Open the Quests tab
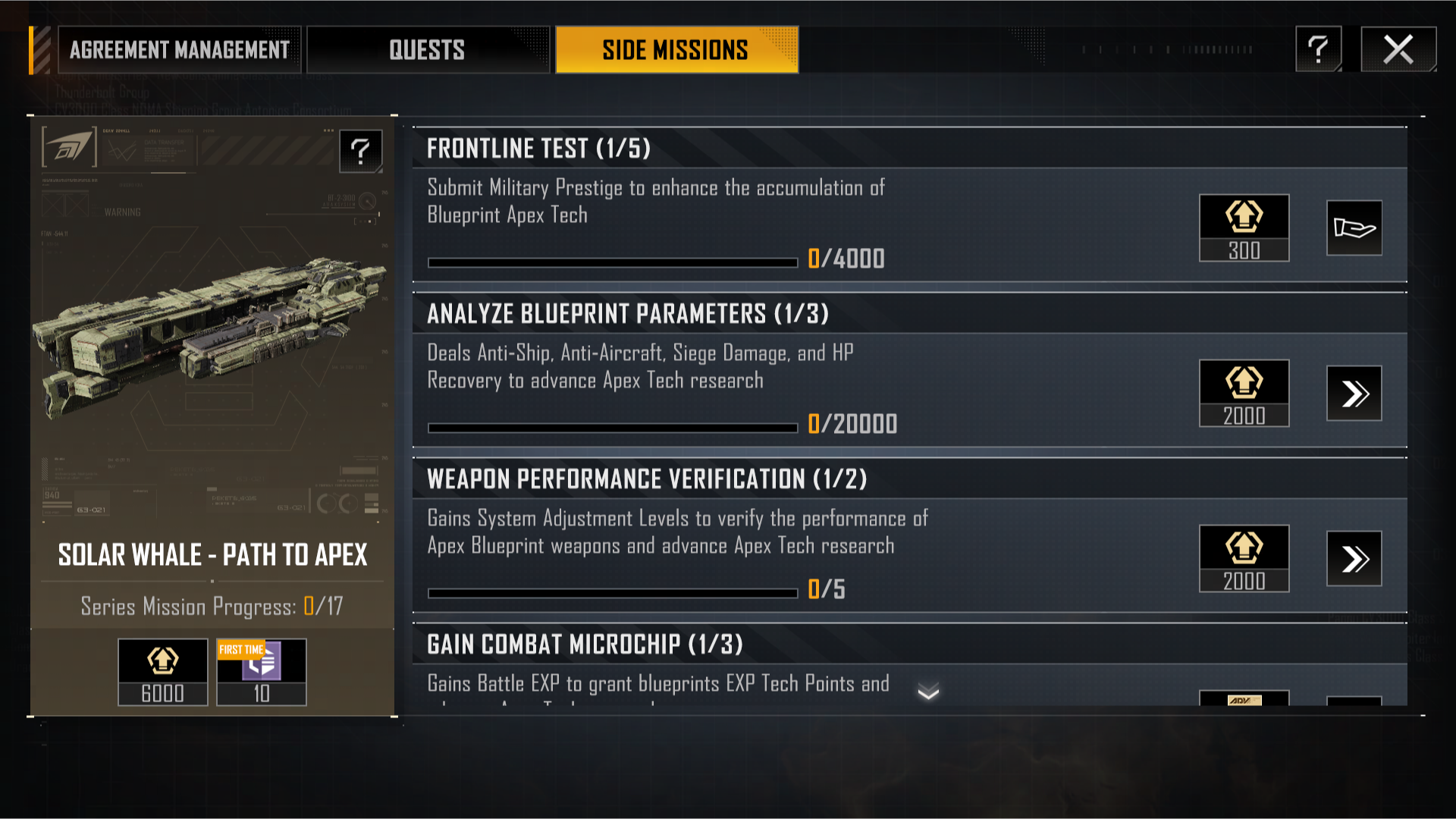This screenshot has width=1456, height=819. [x=428, y=50]
